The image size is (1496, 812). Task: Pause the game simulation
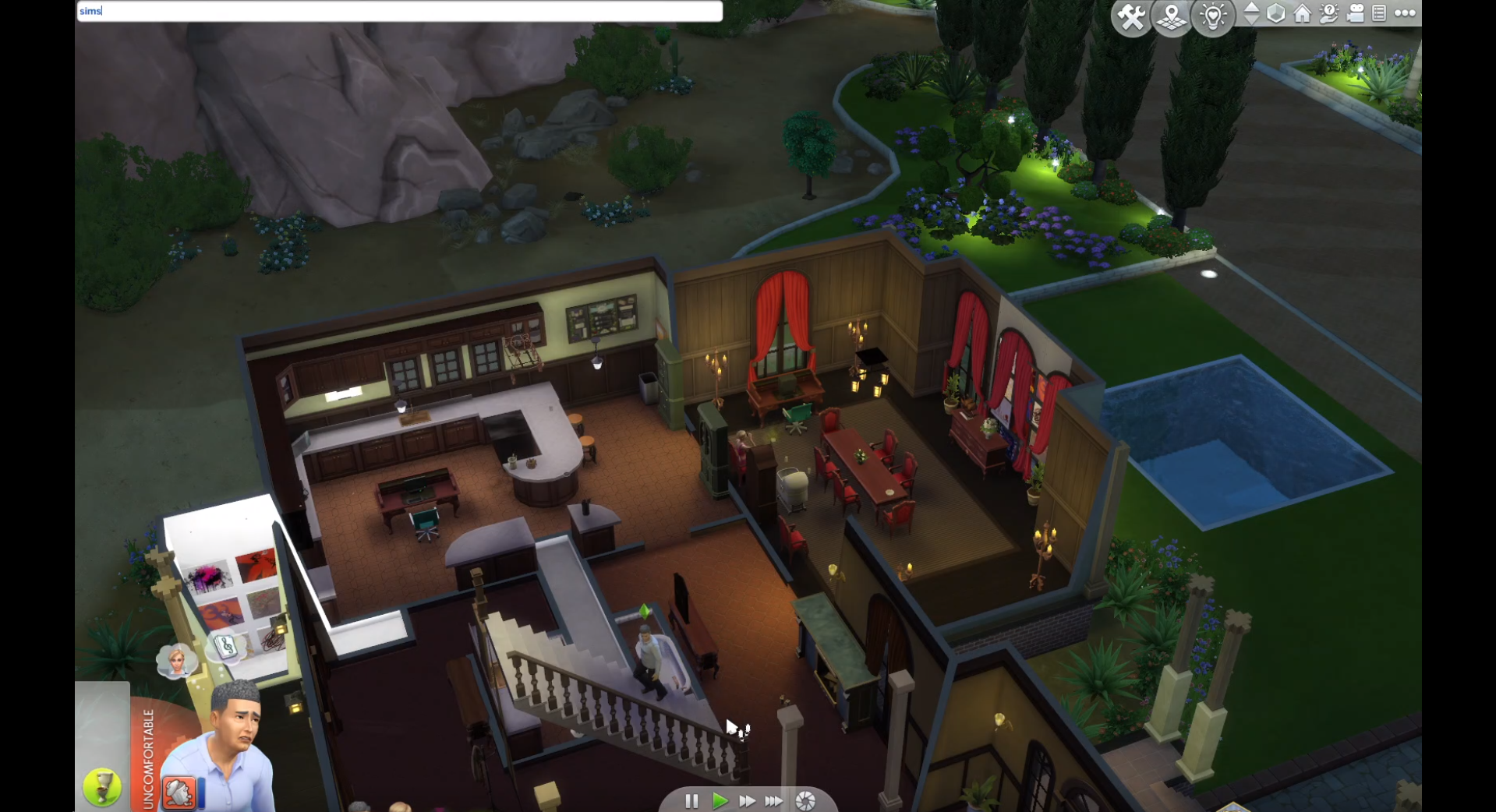pos(691,801)
